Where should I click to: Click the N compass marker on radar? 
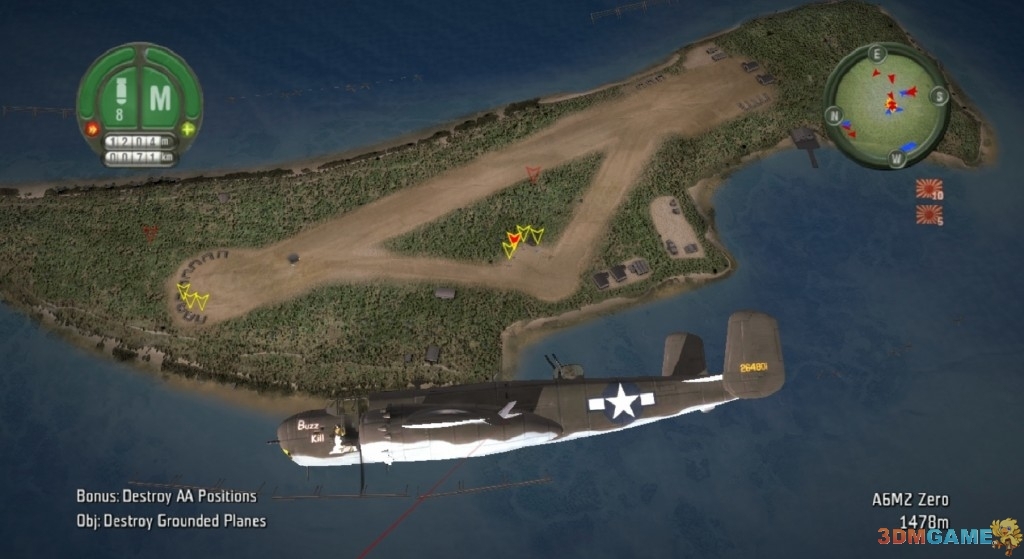[833, 115]
